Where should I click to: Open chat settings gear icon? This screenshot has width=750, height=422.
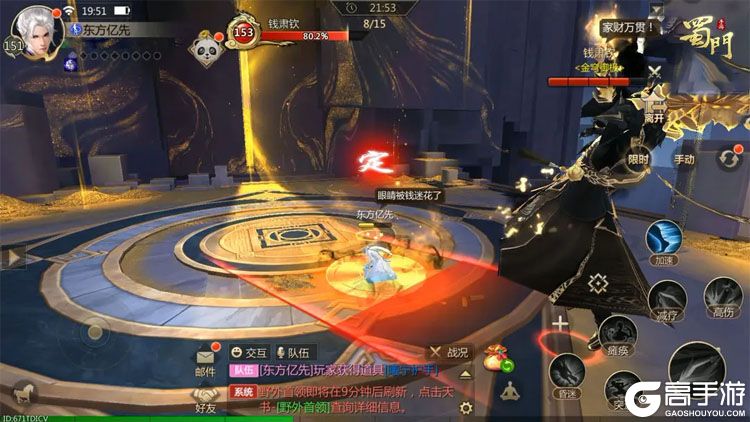tap(465, 408)
